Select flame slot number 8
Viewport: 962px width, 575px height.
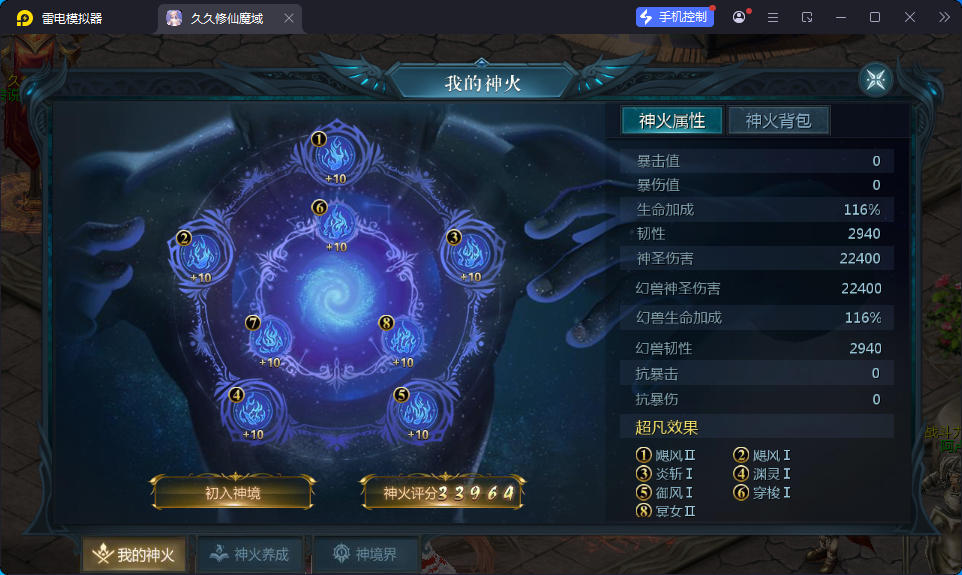[x=402, y=338]
